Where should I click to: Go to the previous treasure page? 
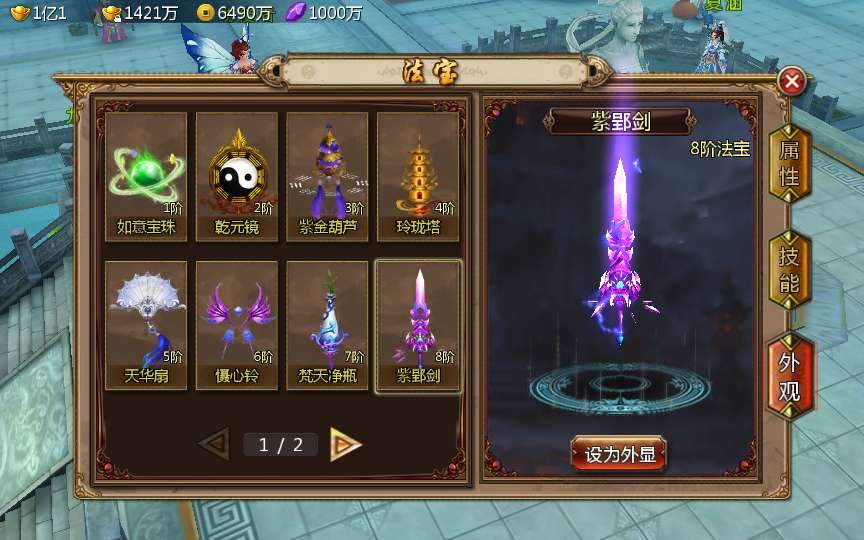[214, 444]
